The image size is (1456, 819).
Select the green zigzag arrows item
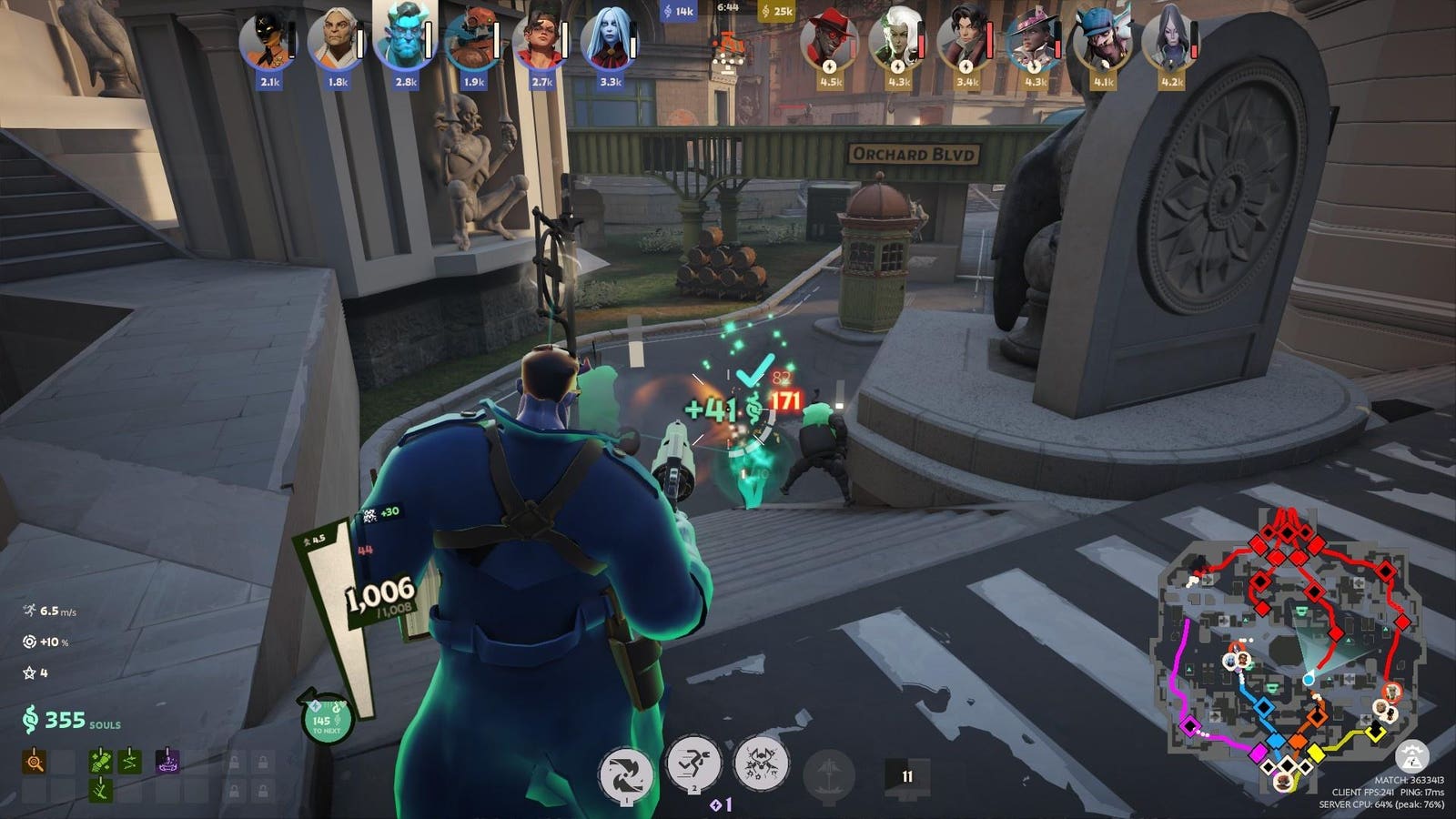(x=130, y=761)
